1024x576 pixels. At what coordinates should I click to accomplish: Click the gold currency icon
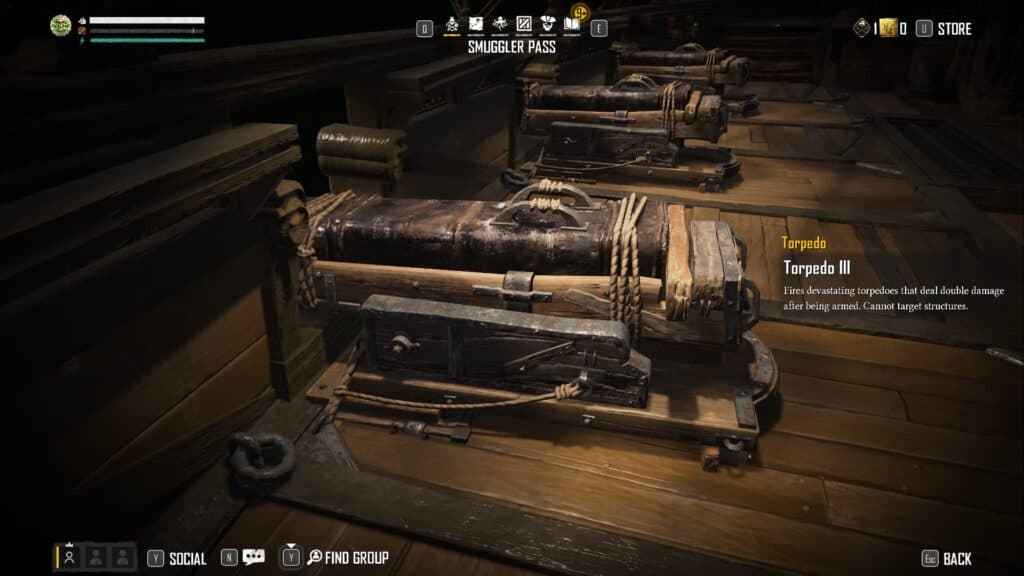click(887, 28)
